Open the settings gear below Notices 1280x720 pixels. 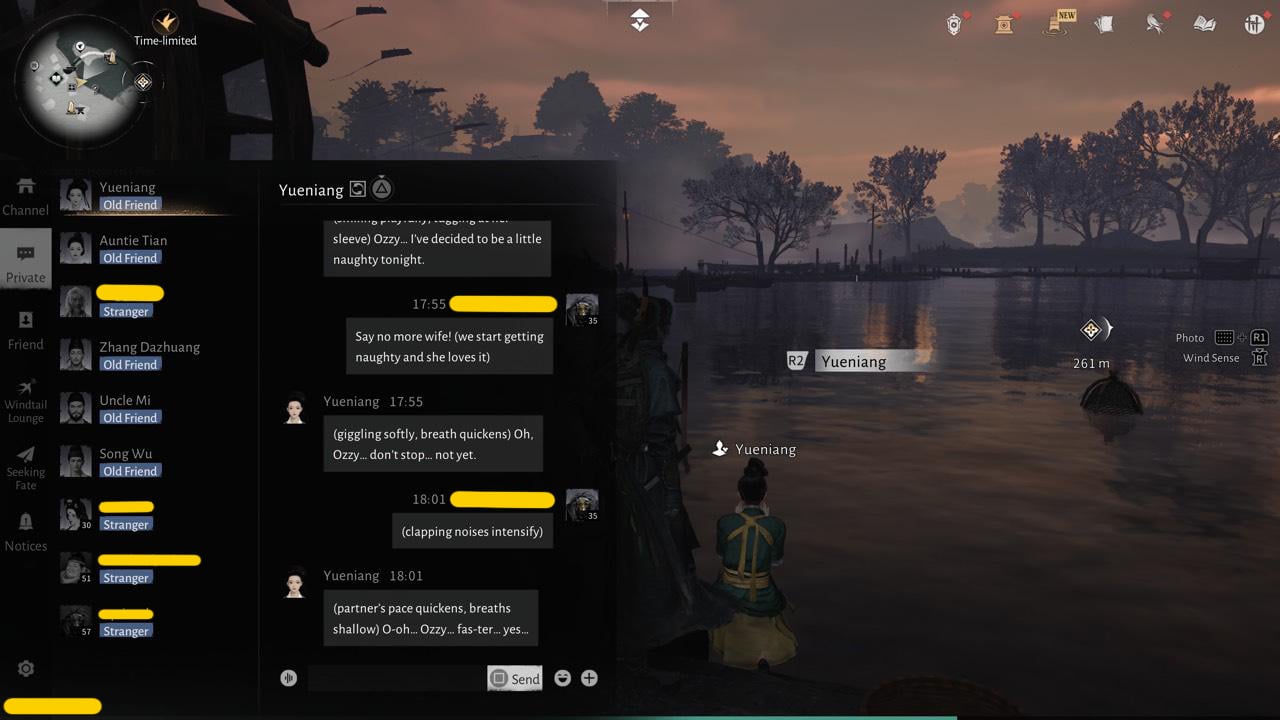[26, 668]
